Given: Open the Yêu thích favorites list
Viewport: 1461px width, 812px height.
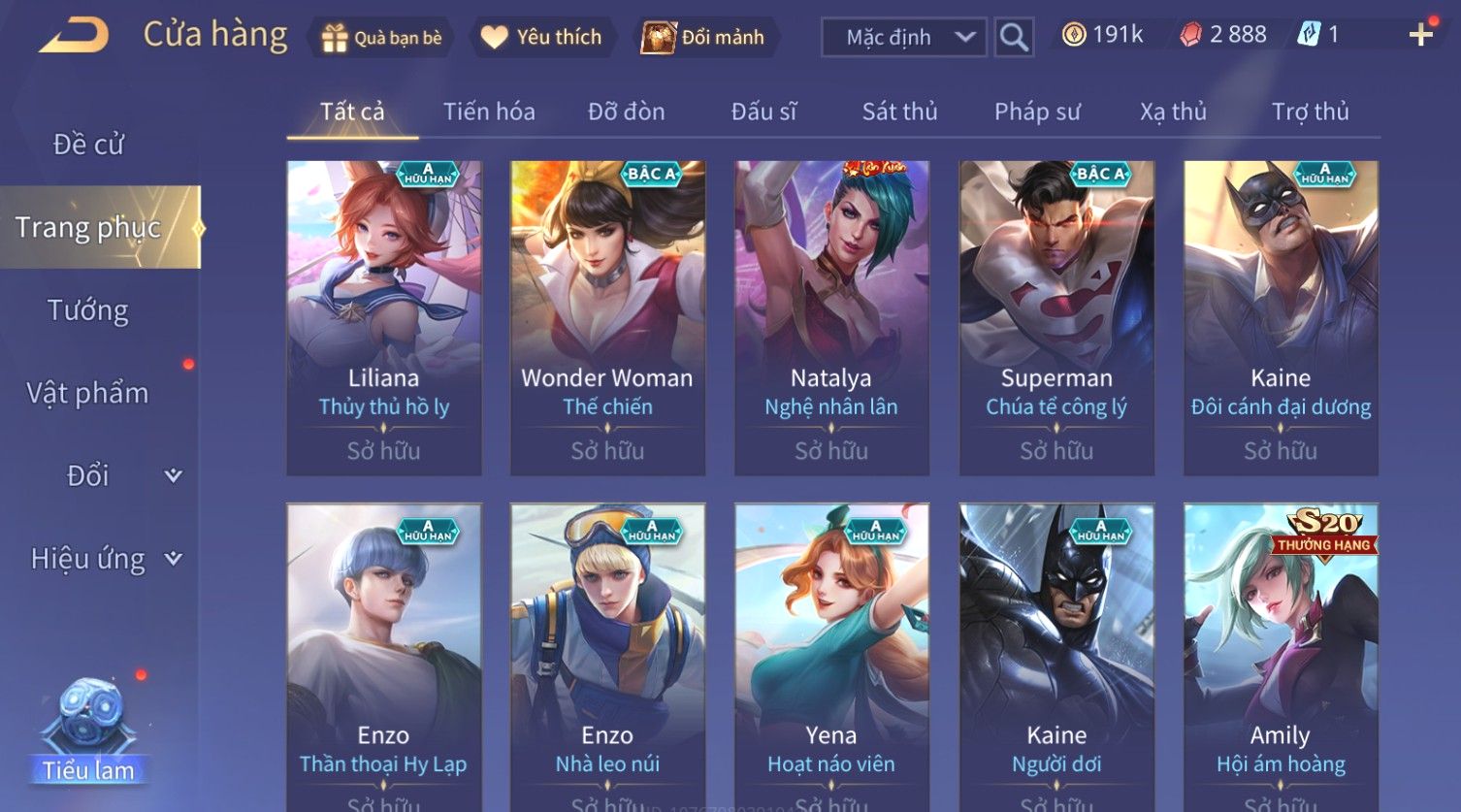Looking at the screenshot, I should (542, 38).
